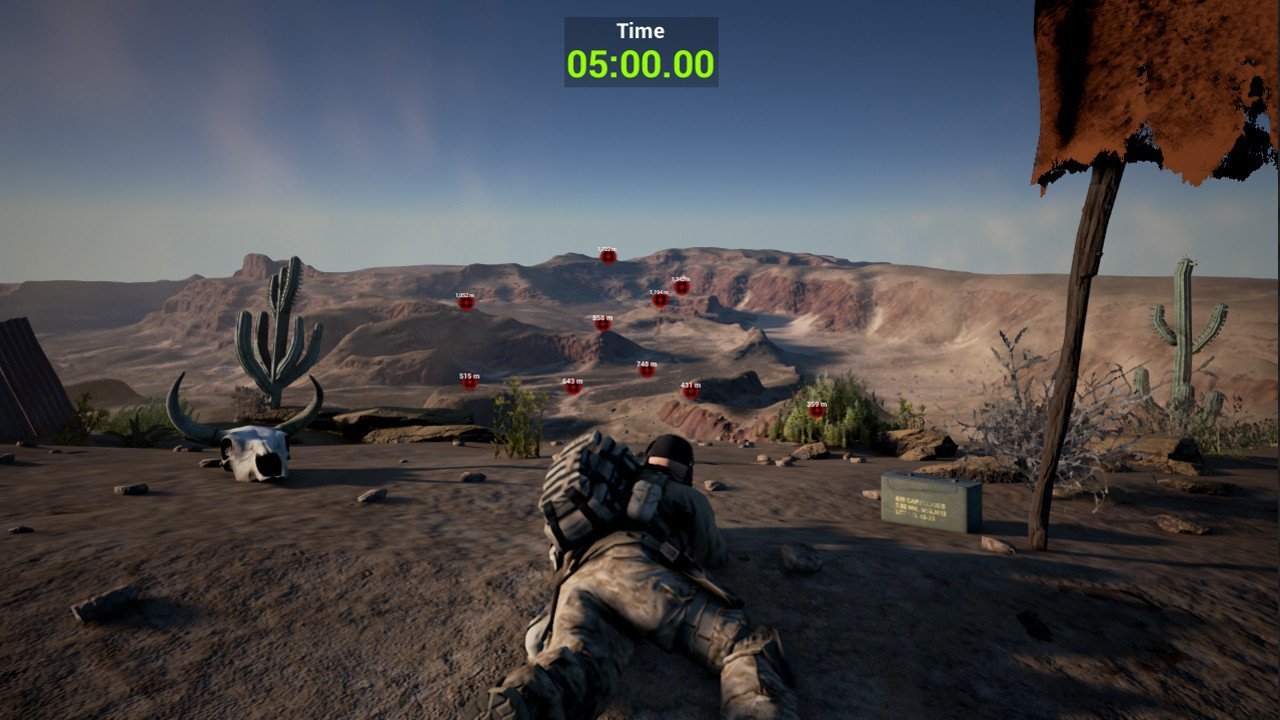This screenshot has width=1280, height=720.
Task: Click the 1,052 m target marker
Action: click(465, 303)
